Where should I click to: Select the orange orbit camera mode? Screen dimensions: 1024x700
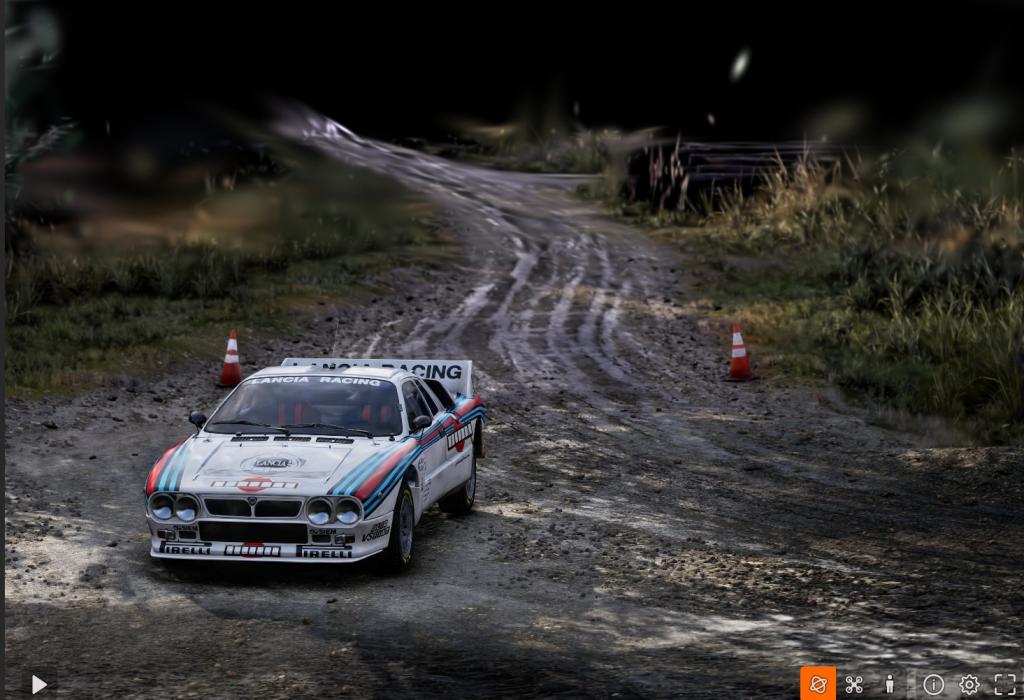pos(818,684)
